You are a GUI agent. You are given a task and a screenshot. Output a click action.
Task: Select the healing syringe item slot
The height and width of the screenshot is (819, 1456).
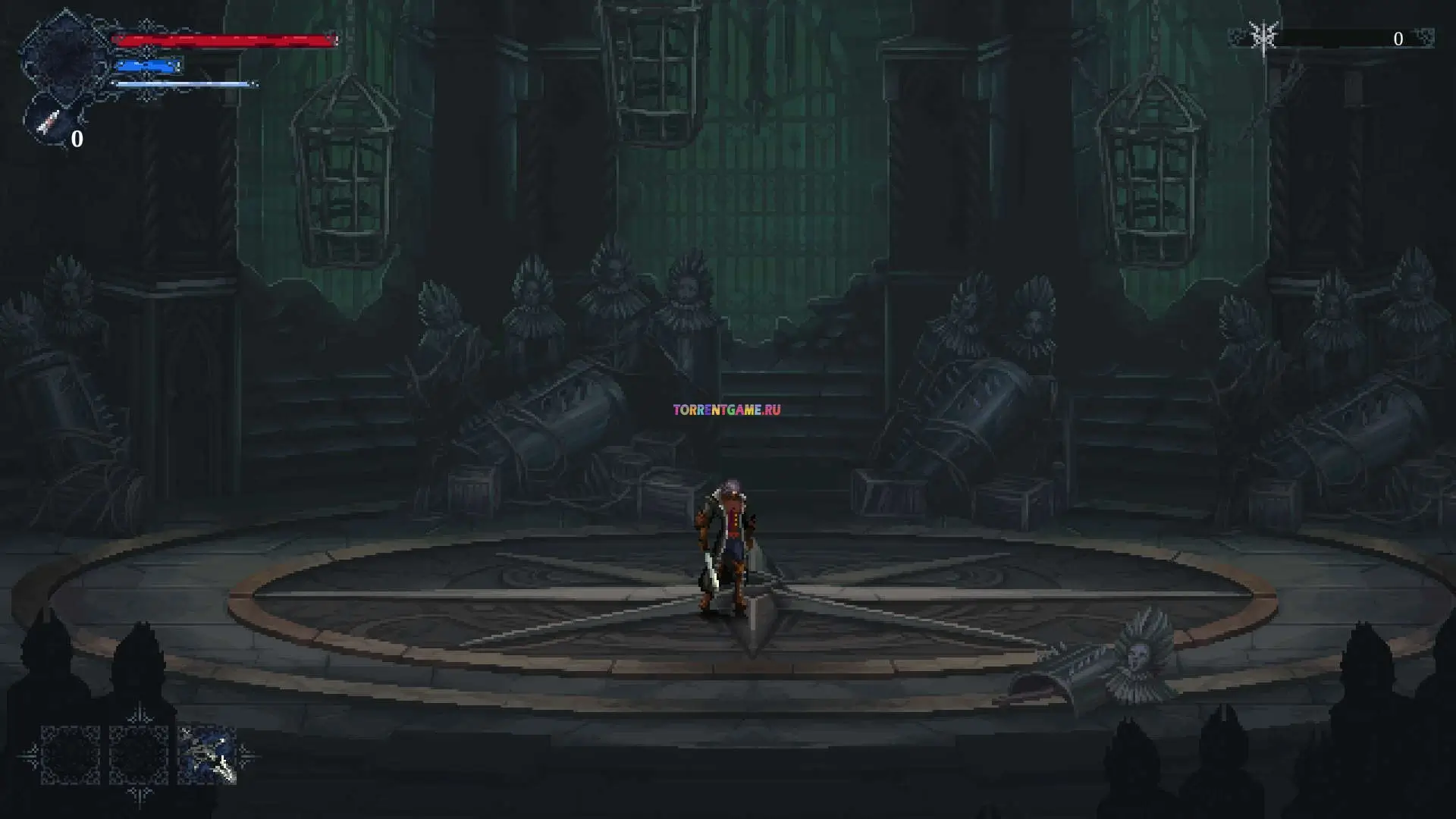pyautogui.click(x=50, y=123)
